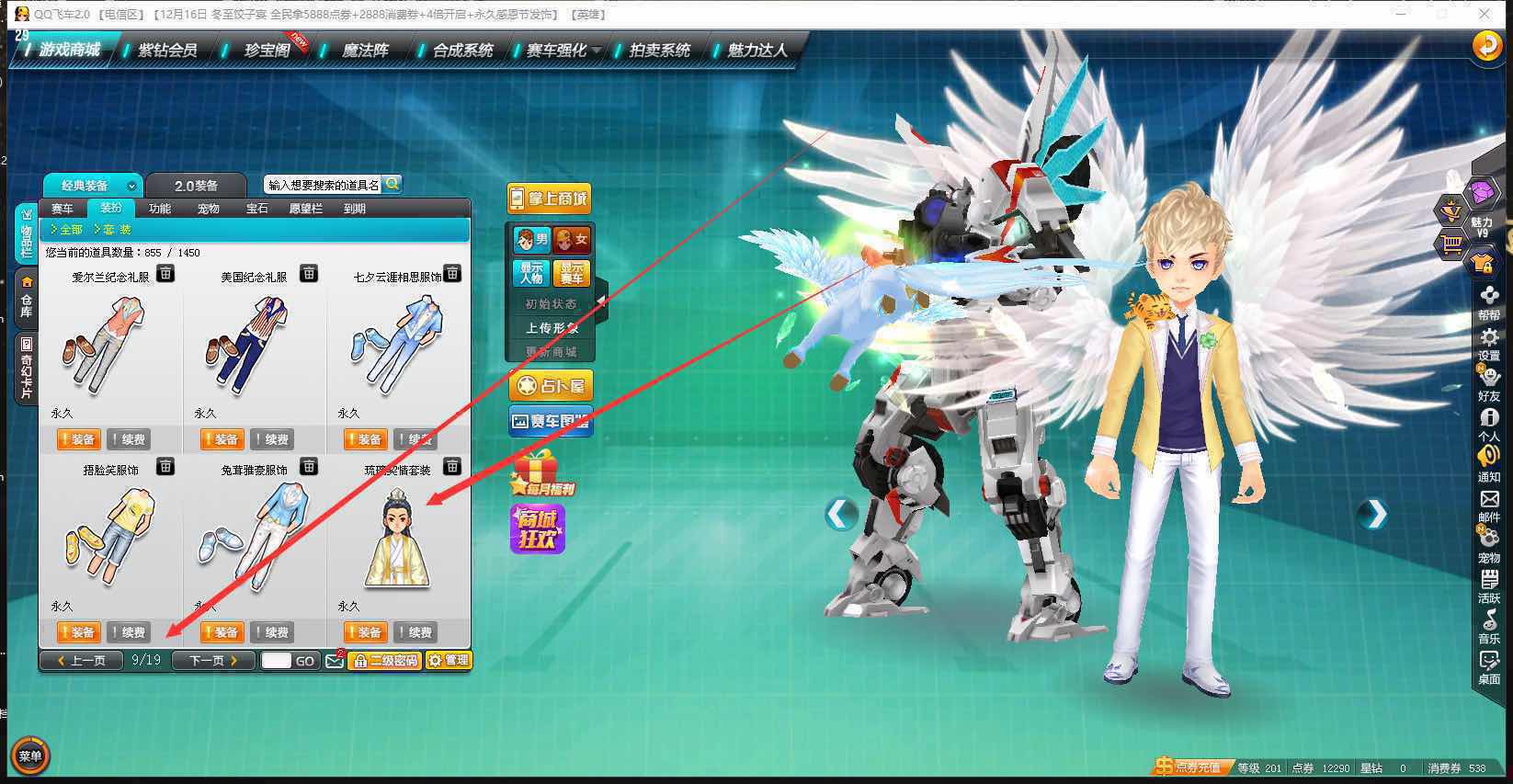Select the 宠物 category tab
The width and height of the screenshot is (1513, 784).
(x=209, y=209)
